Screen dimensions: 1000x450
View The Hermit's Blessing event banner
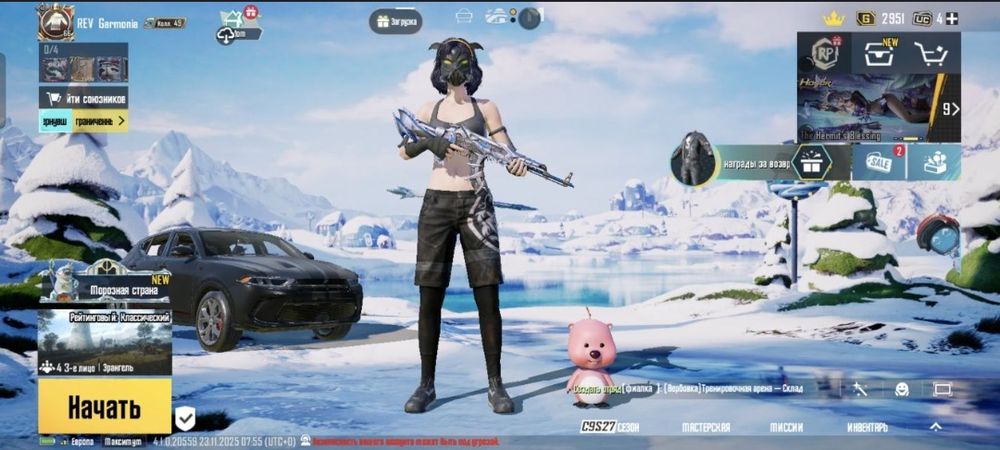(866, 108)
